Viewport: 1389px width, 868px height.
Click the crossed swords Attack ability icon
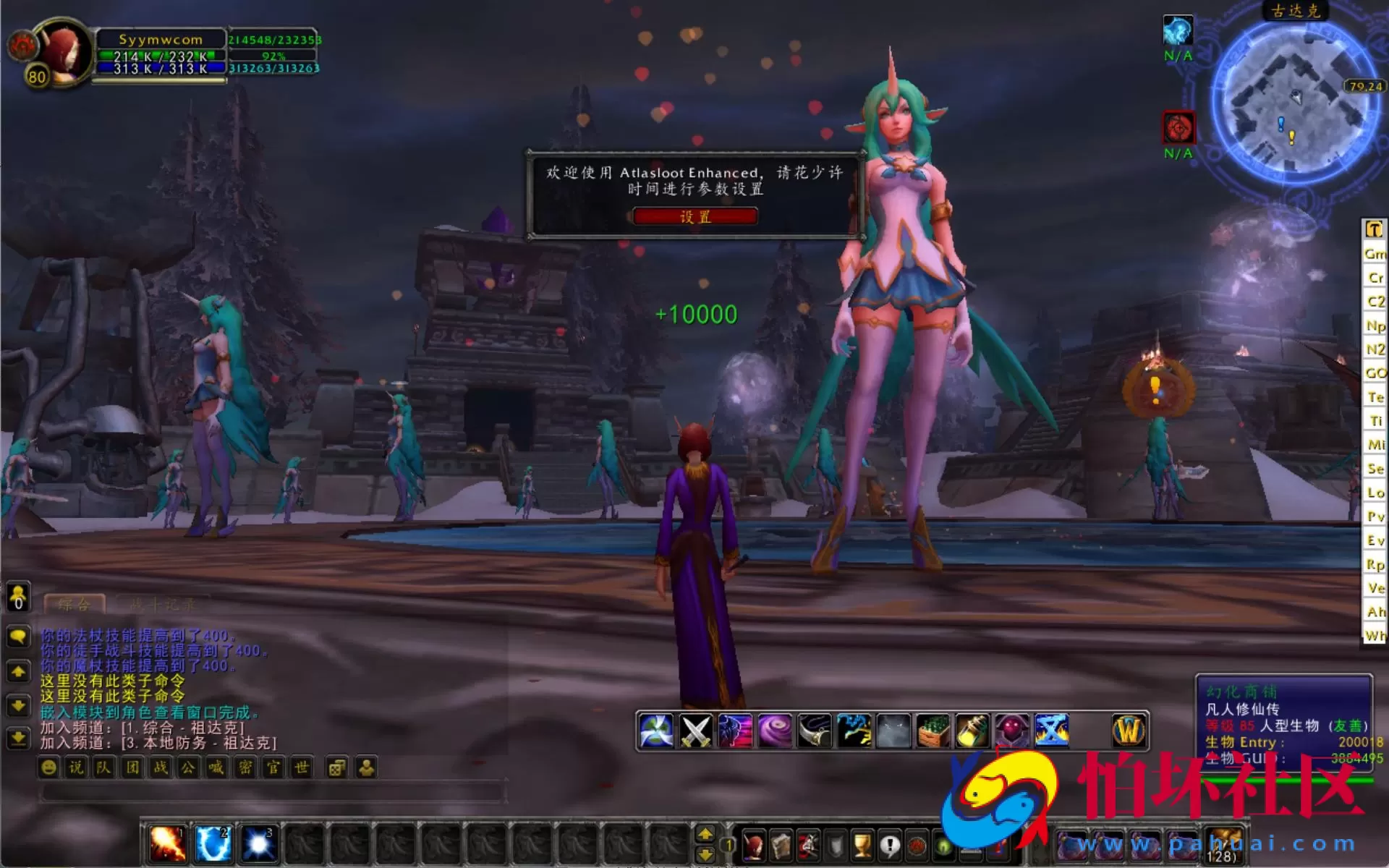coord(694,729)
